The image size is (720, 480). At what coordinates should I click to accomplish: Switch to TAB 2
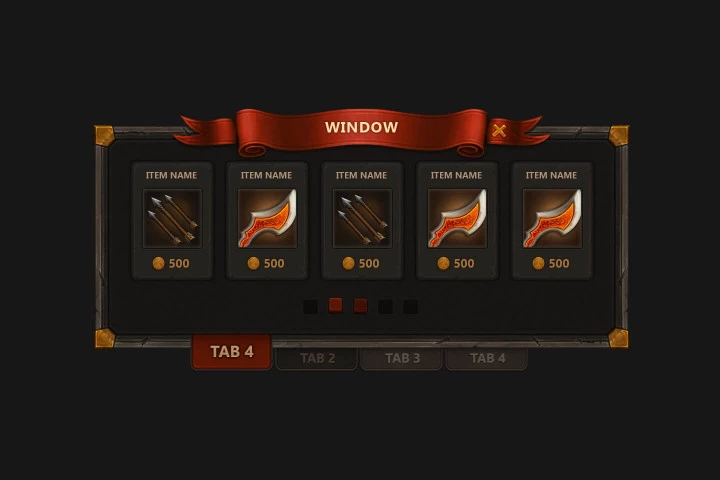point(317,358)
